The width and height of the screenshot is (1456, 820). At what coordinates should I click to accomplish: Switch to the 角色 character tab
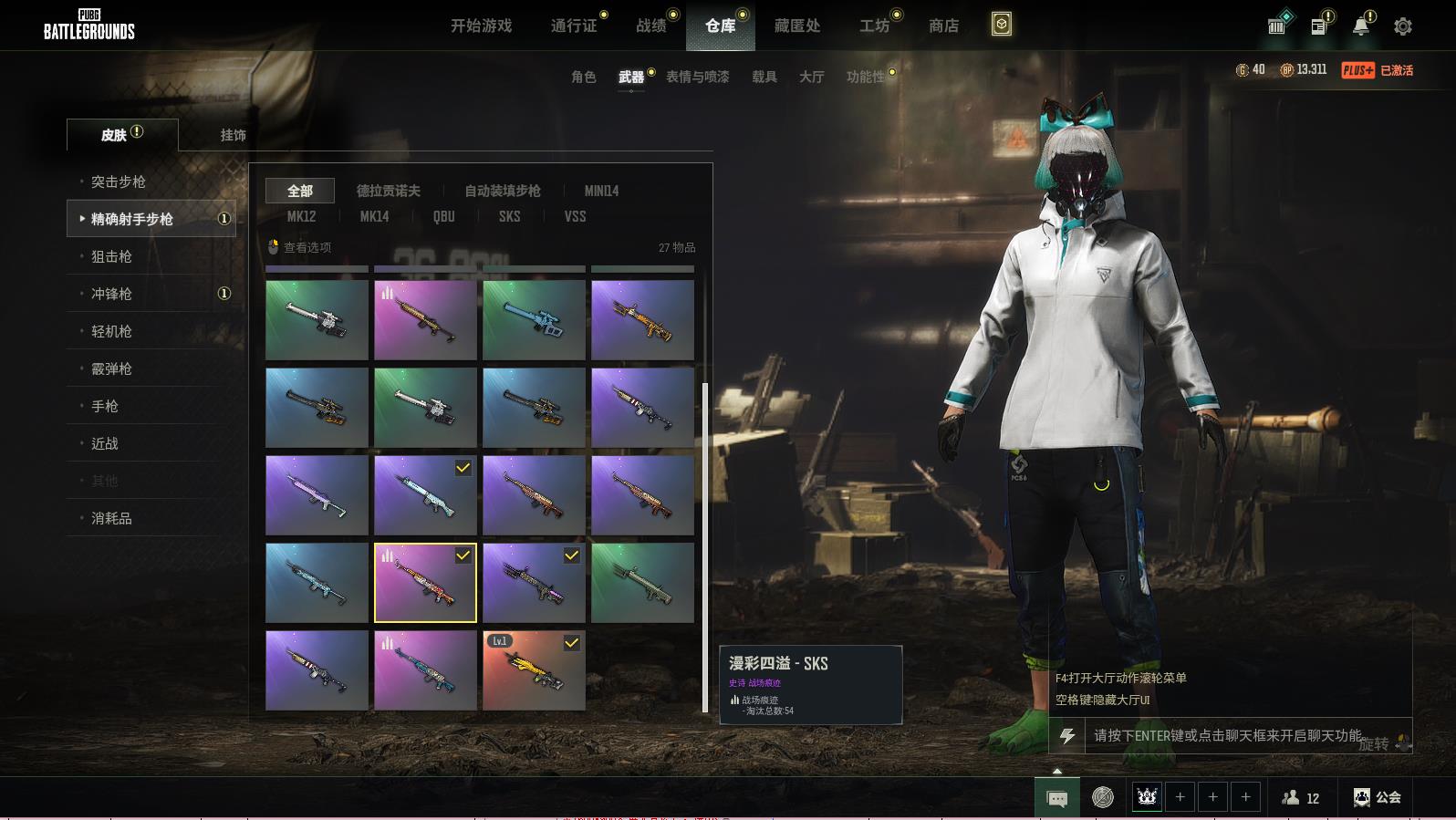click(x=583, y=77)
